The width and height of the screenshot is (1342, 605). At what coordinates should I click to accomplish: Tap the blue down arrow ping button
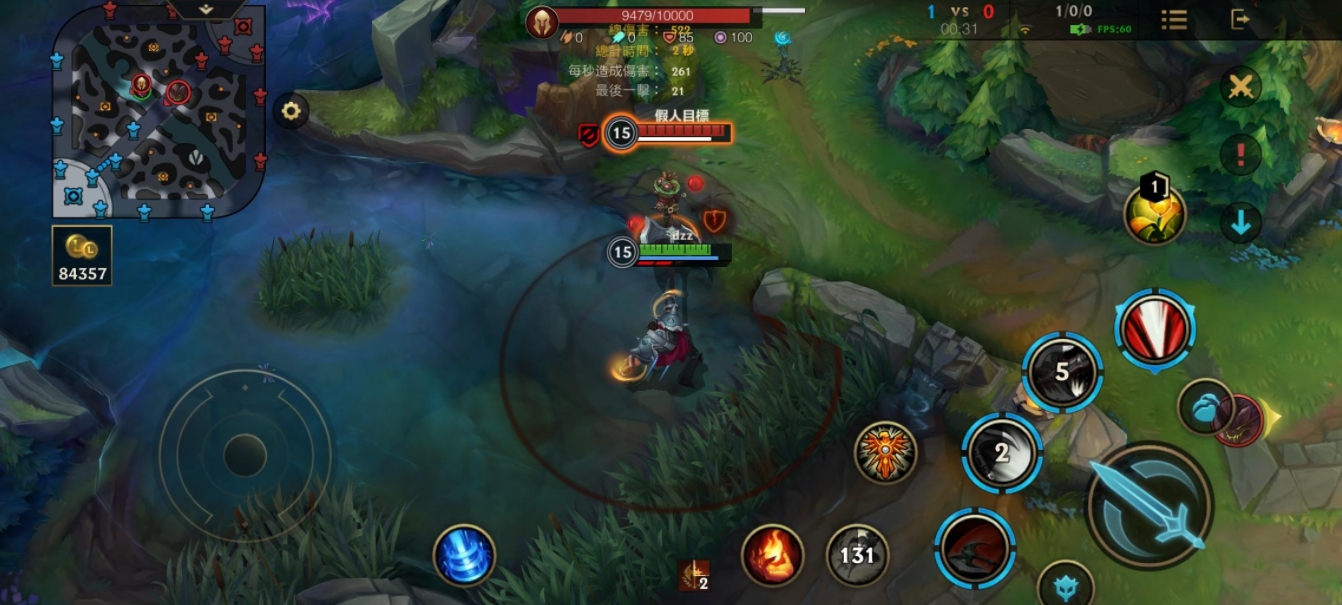pyautogui.click(x=1241, y=222)
